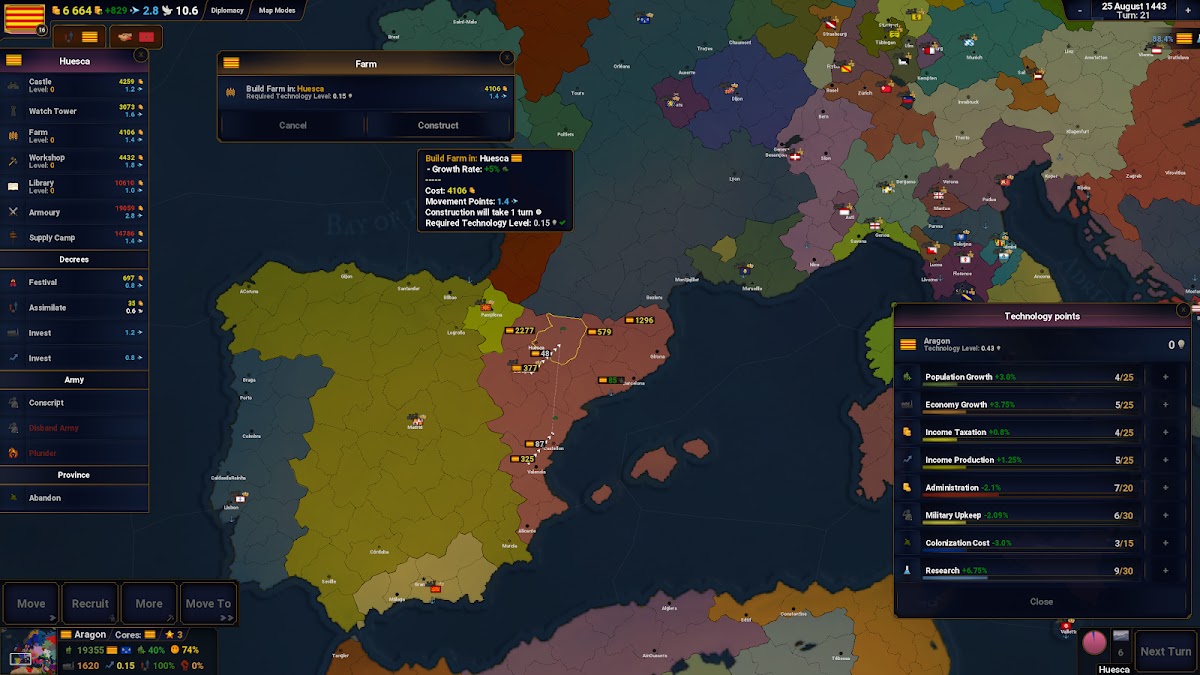The width and height of the screenshot is (1200, 675).
Task: Open the Map Modes menu
Action: coord(277,10)
